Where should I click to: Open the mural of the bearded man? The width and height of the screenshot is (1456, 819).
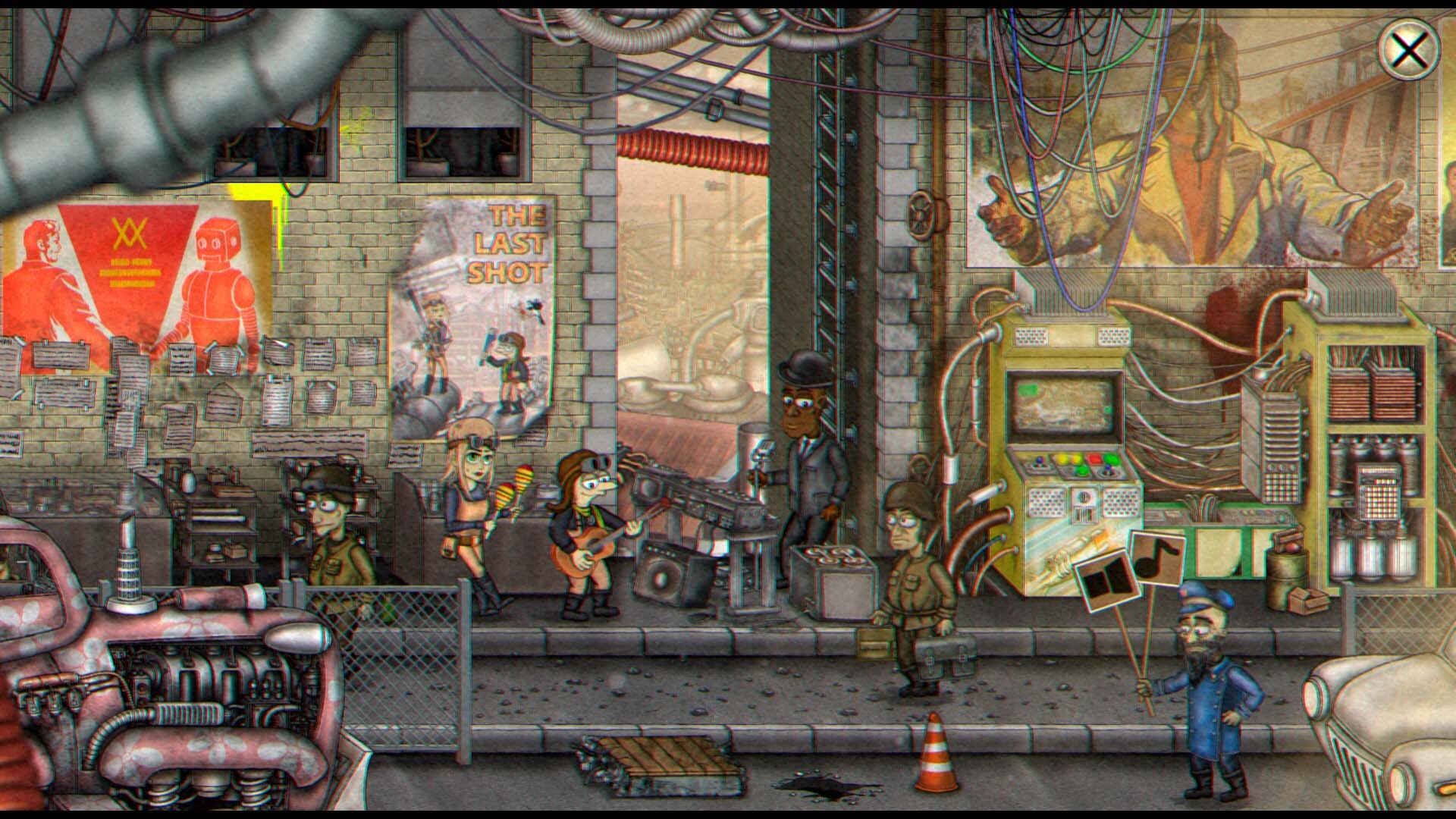(1198, 136)
